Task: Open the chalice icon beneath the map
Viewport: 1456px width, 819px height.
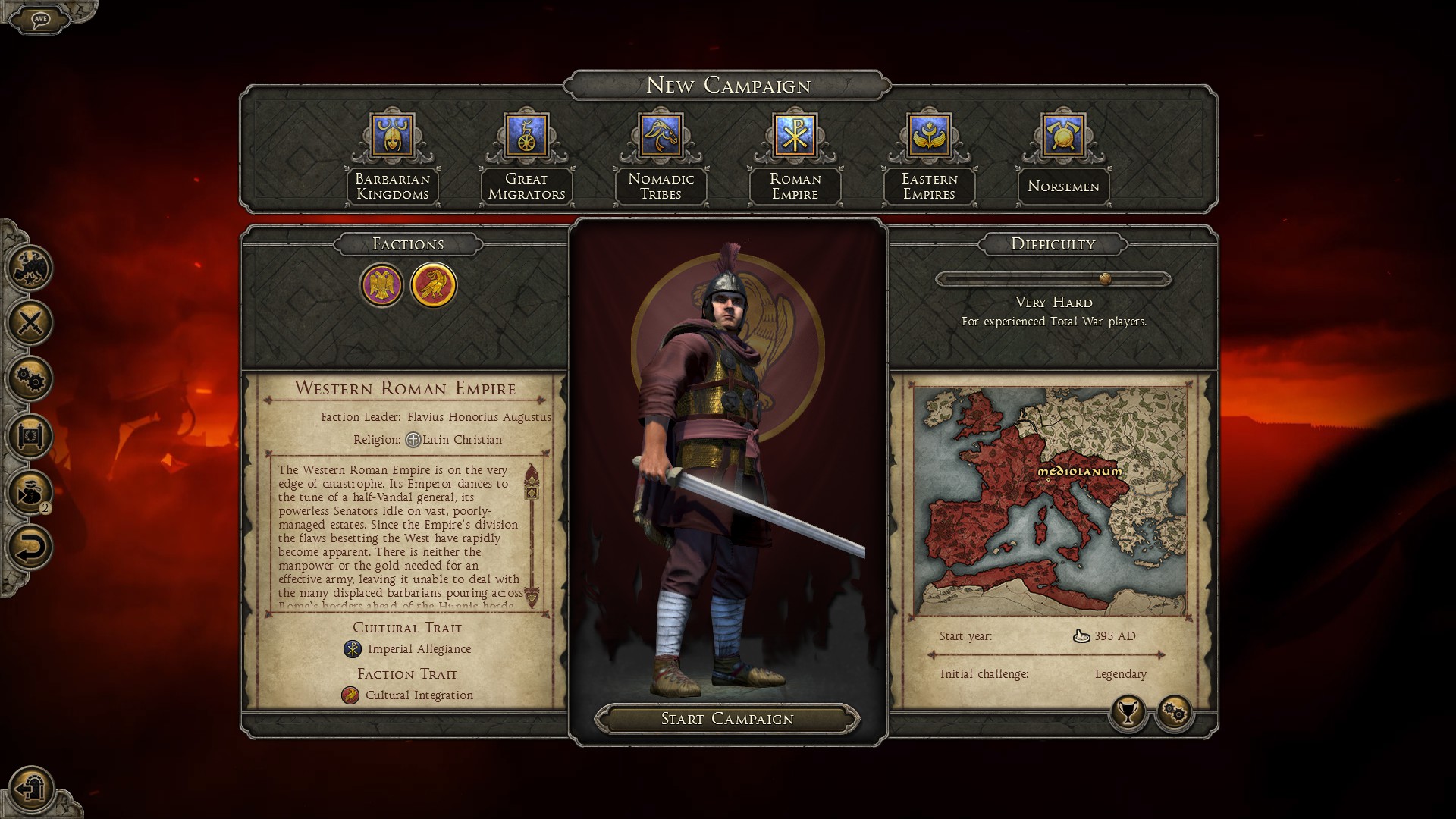Action: (x=1128, y=712)
